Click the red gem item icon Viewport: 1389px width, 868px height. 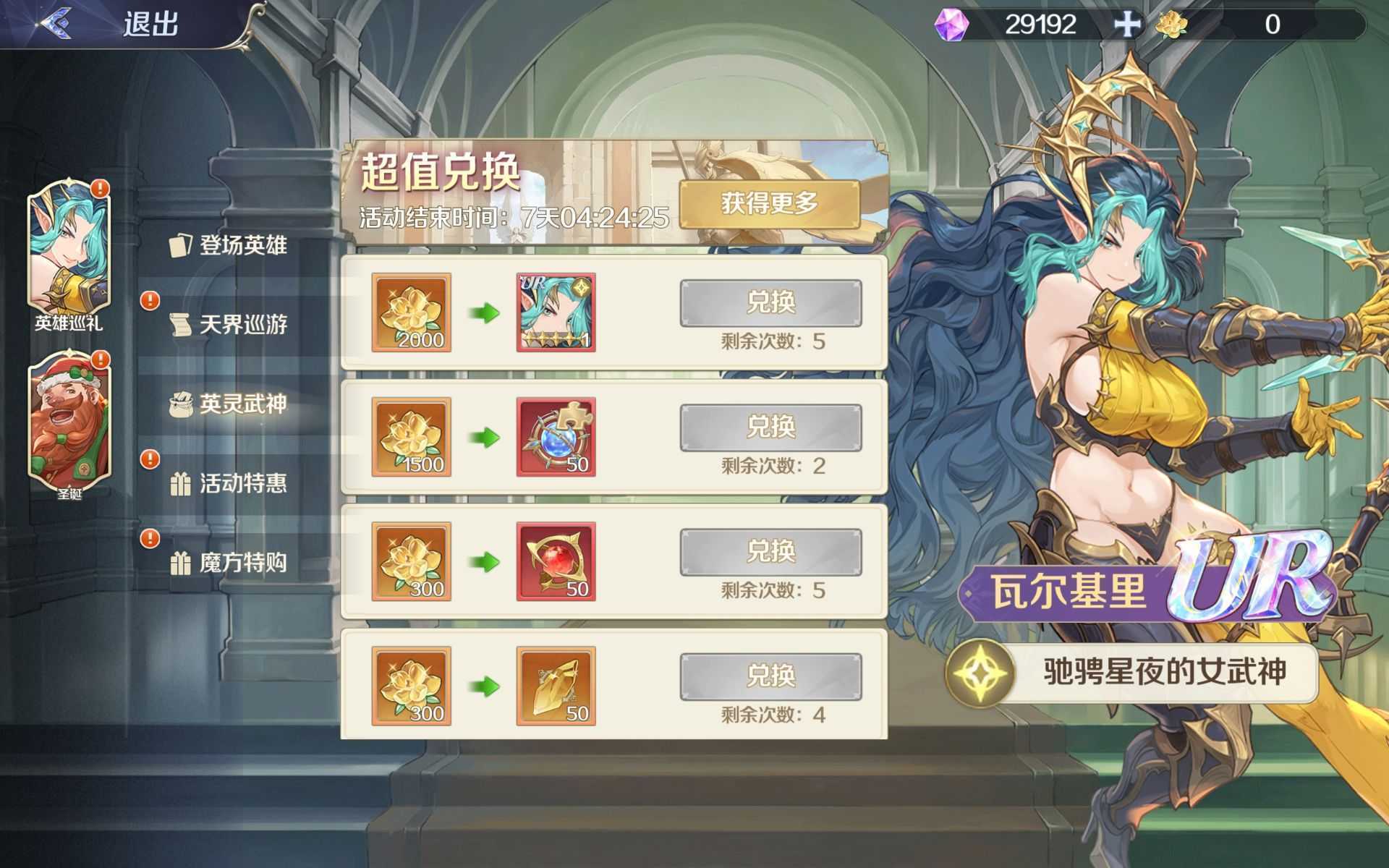coord(556,561)
